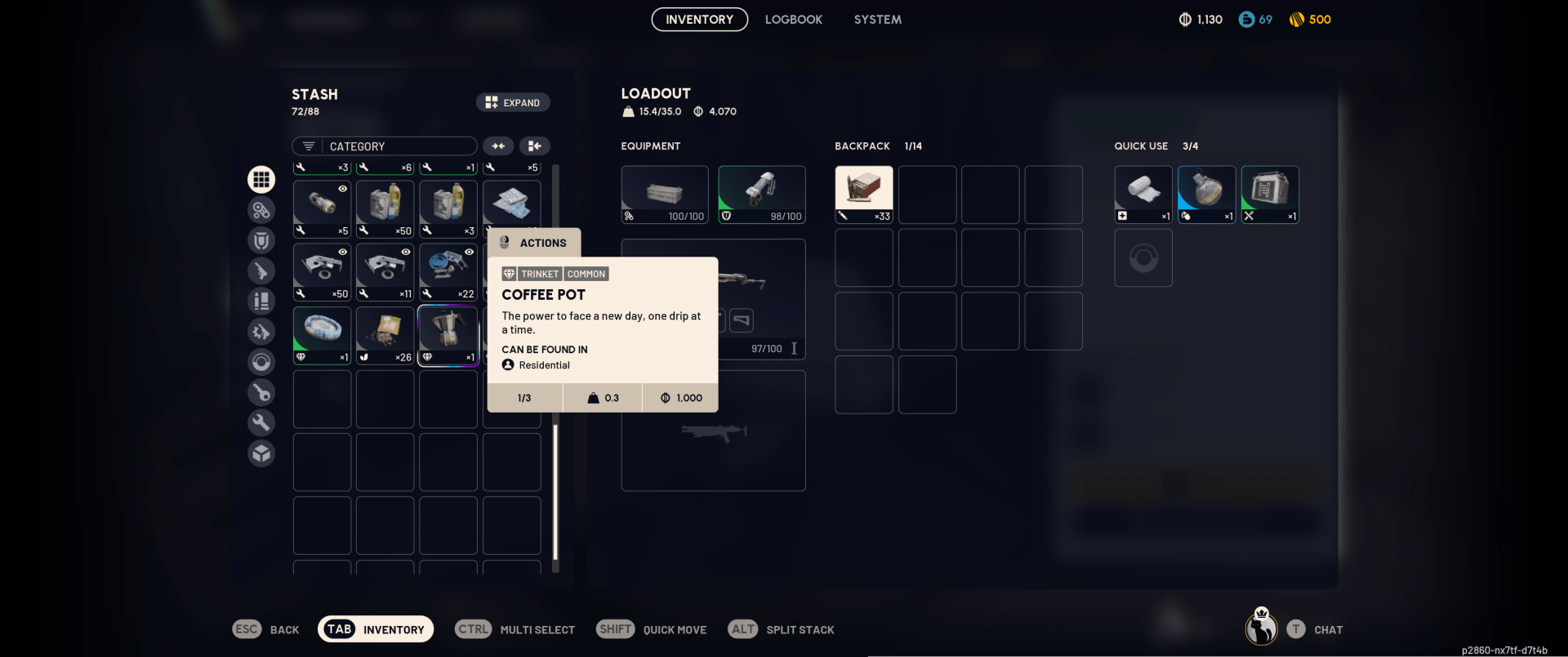This screenshot has width=1568, height=657.
Task: Filter stash by the weapons category
Action: pyautogui.click(x=261, y=270)
